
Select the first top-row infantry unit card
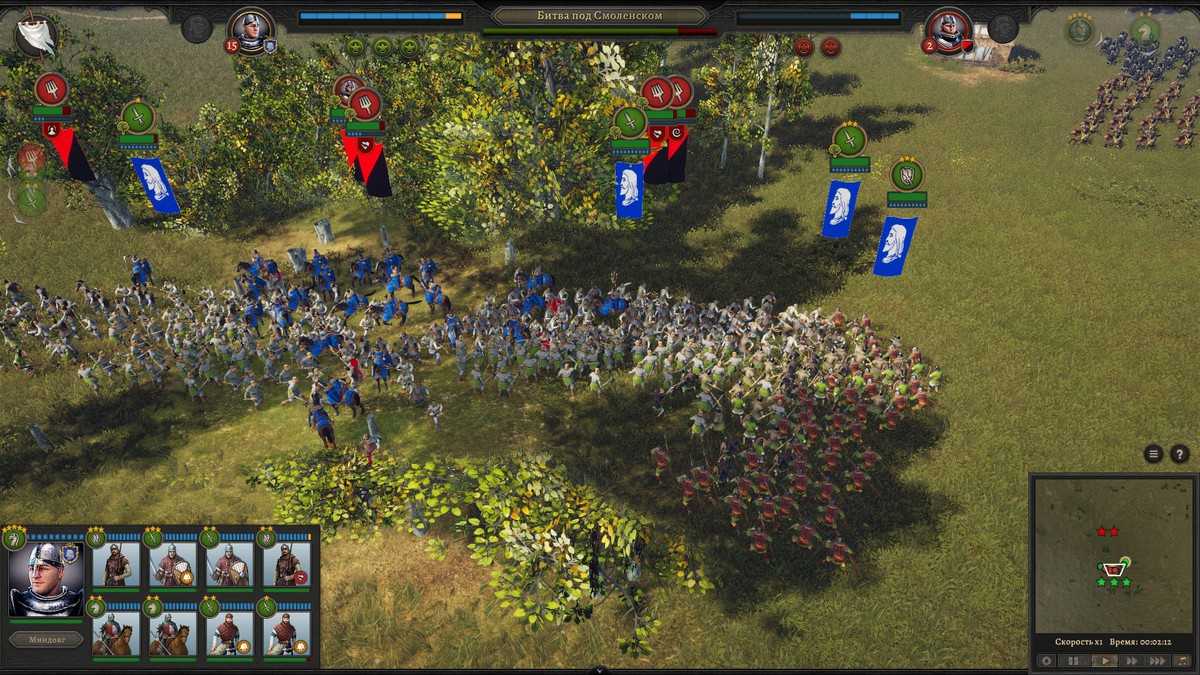(x=116, y=564)
